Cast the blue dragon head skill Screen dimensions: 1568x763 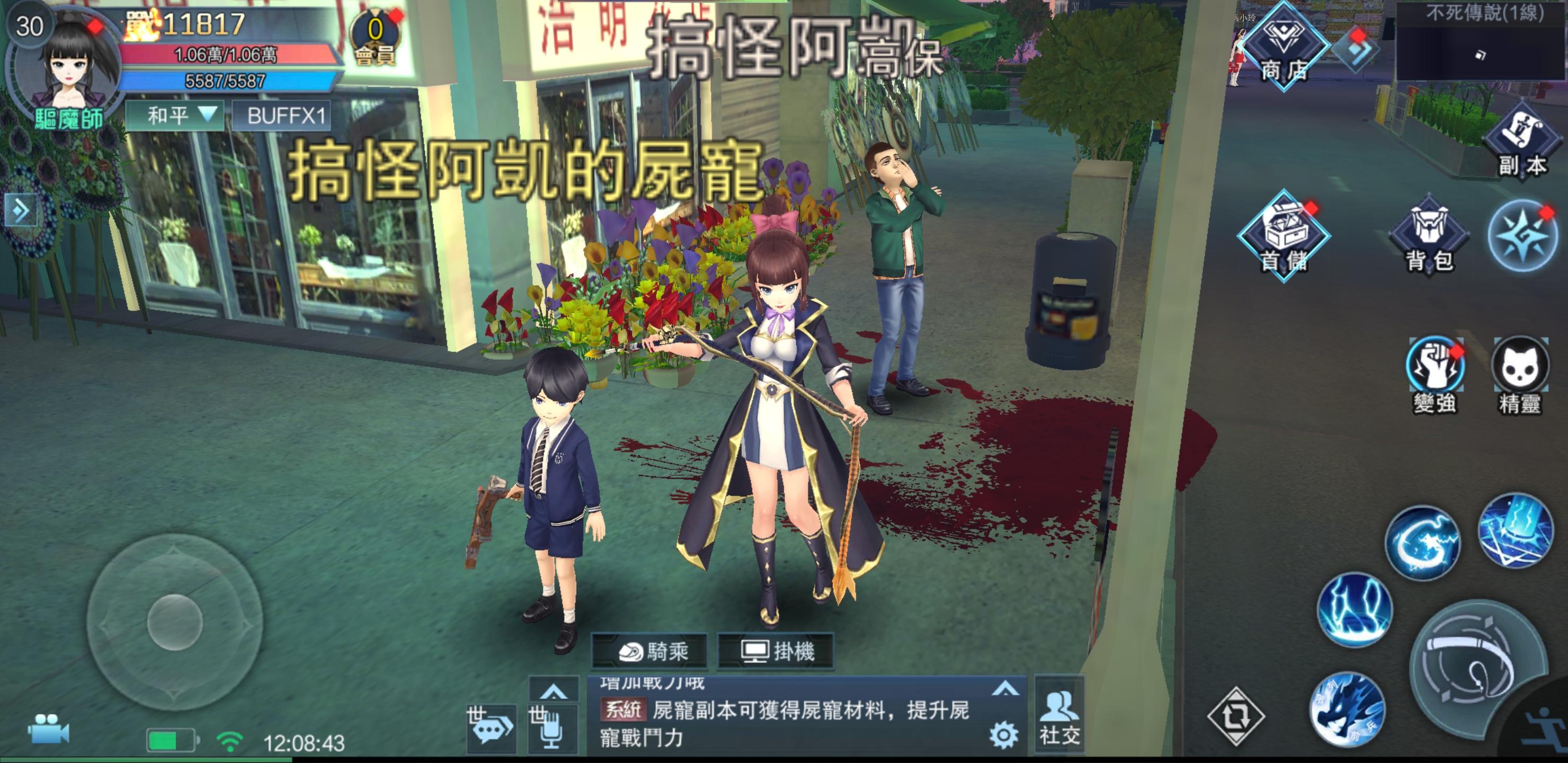point(1347,709)
